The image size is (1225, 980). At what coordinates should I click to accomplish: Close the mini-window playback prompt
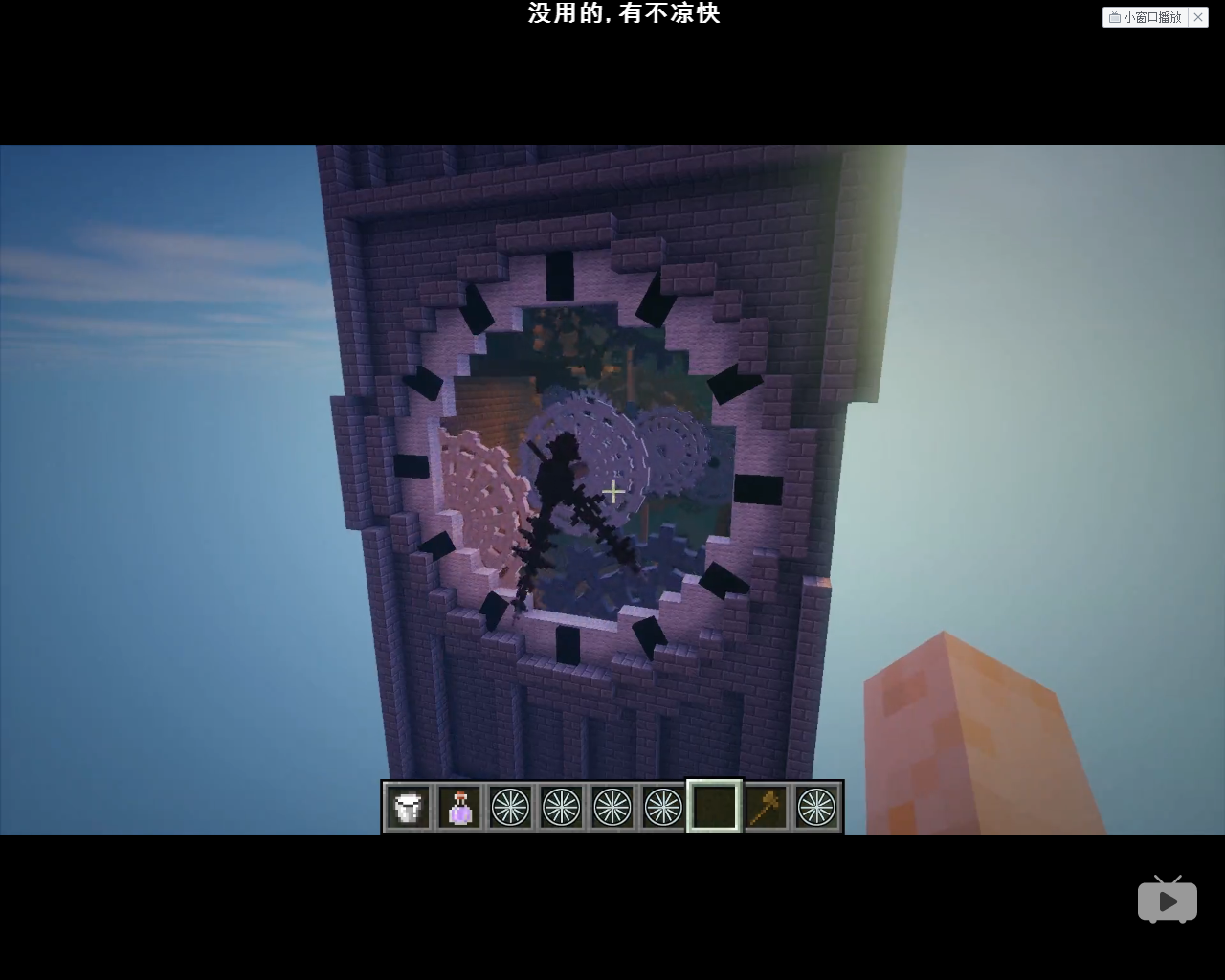pos(1198,17)
